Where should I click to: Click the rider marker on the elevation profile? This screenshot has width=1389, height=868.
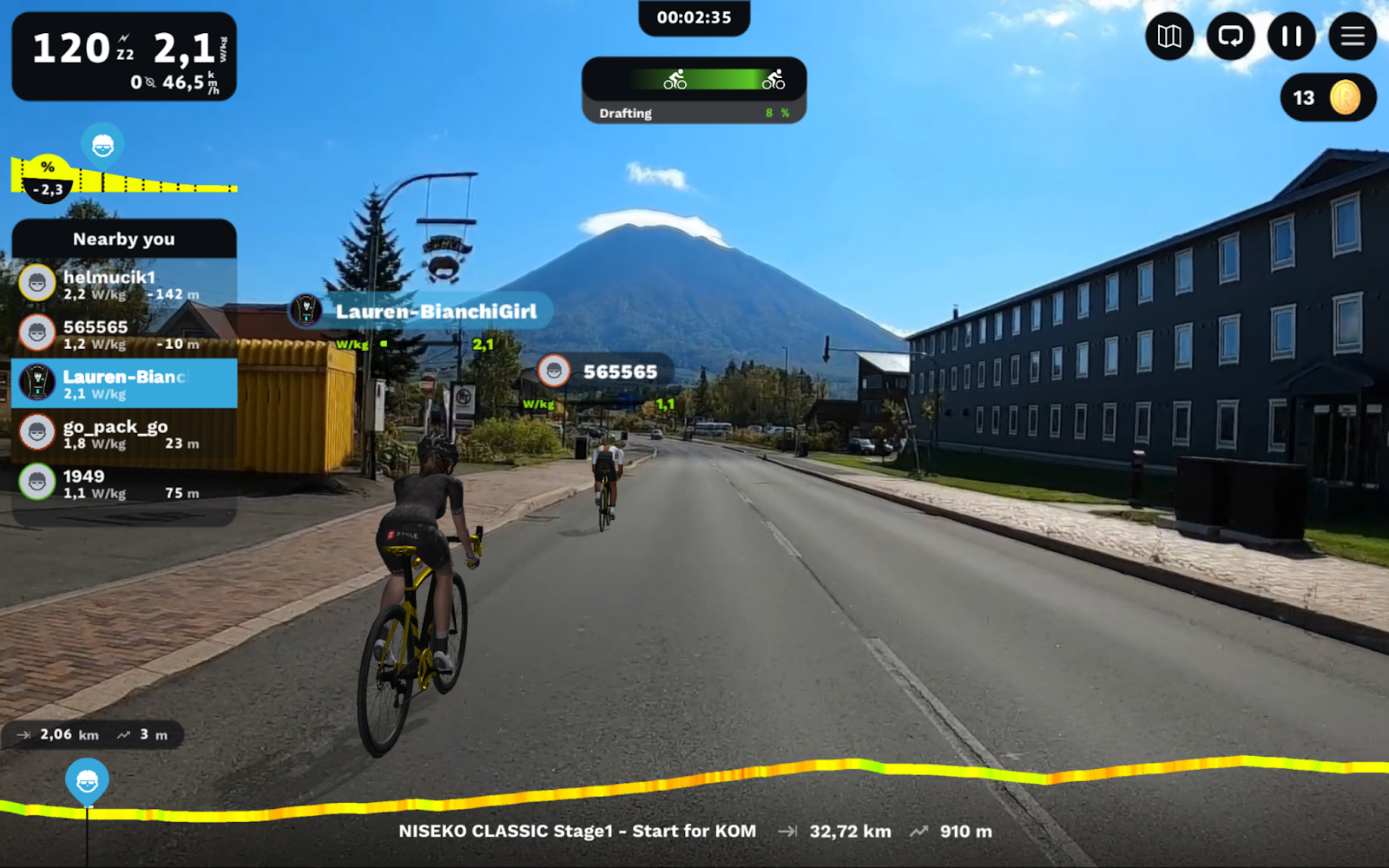pos(87,781)
